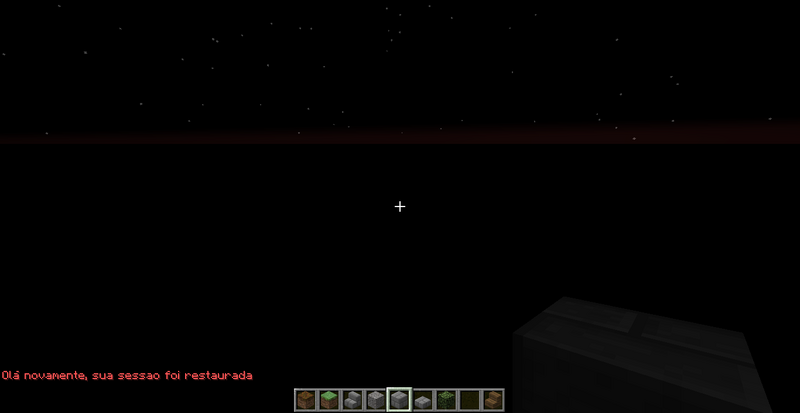The width and height of the screenshot is (800, 413).
Task: Pick the stone slab hotbar slot
Action: 422,400
